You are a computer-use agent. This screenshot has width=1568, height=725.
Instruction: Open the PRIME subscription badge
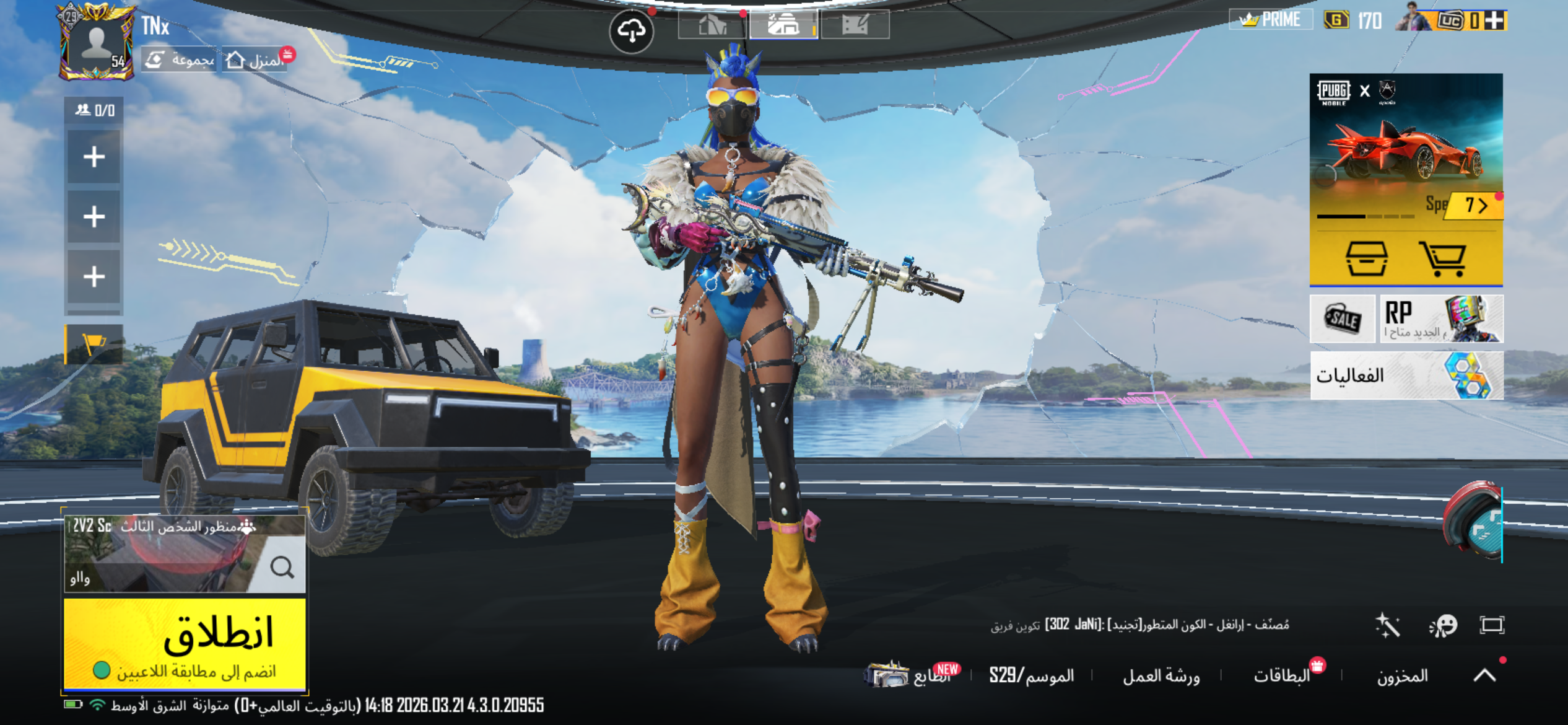coord(1270,20)
